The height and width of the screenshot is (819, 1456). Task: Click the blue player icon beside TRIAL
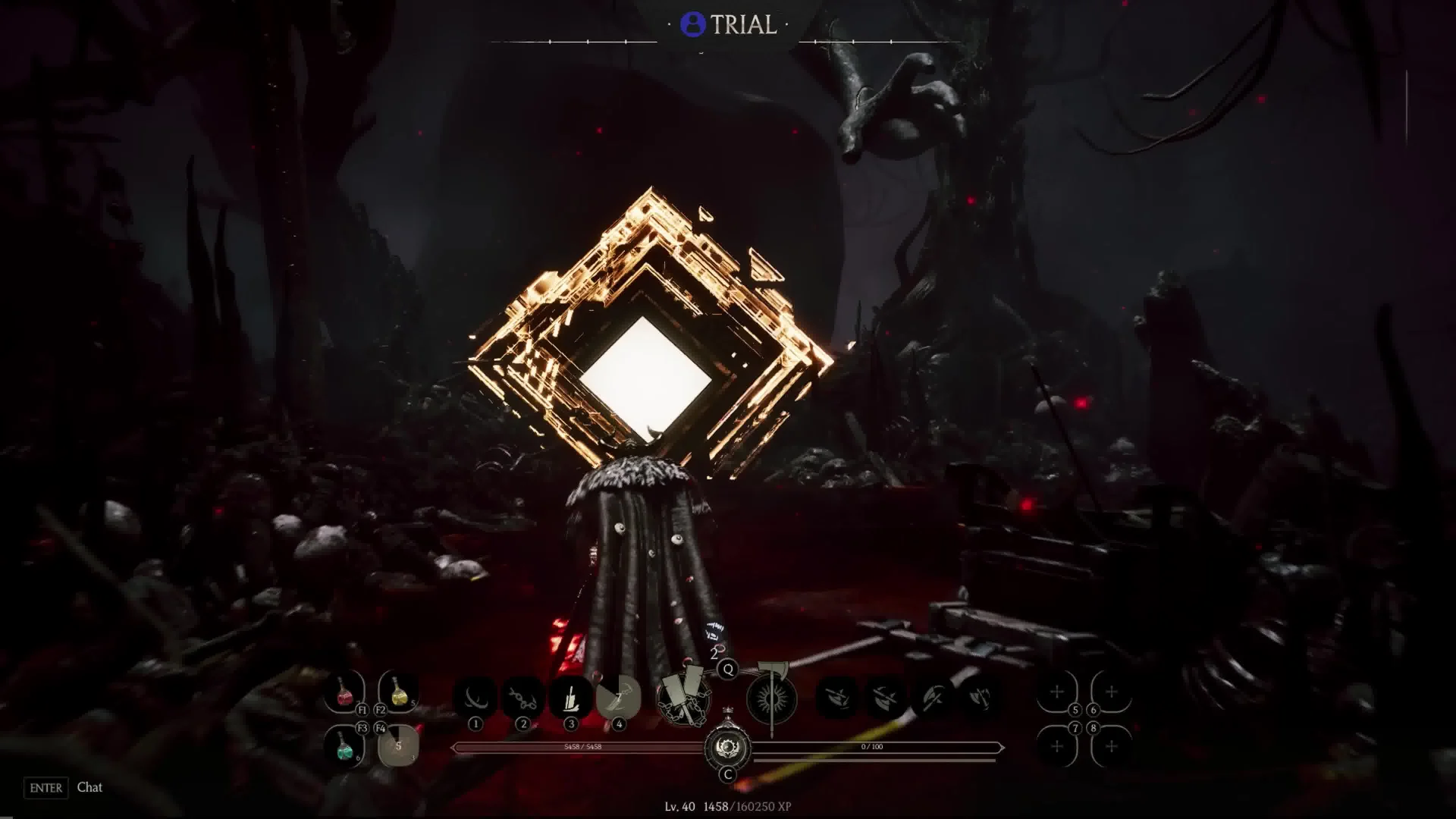coord(692,24)
